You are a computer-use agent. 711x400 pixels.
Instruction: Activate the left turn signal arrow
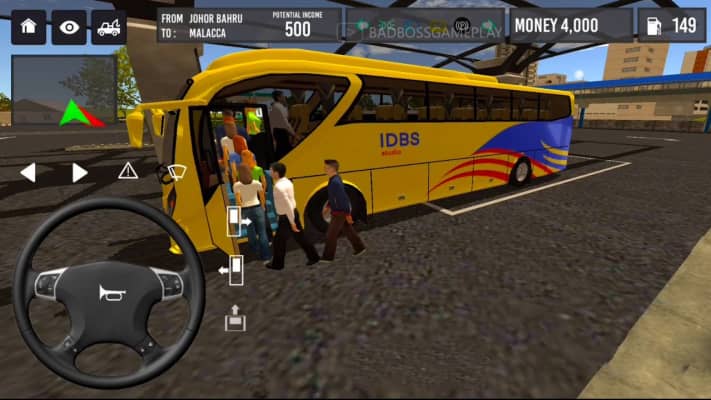click(28, 172)
